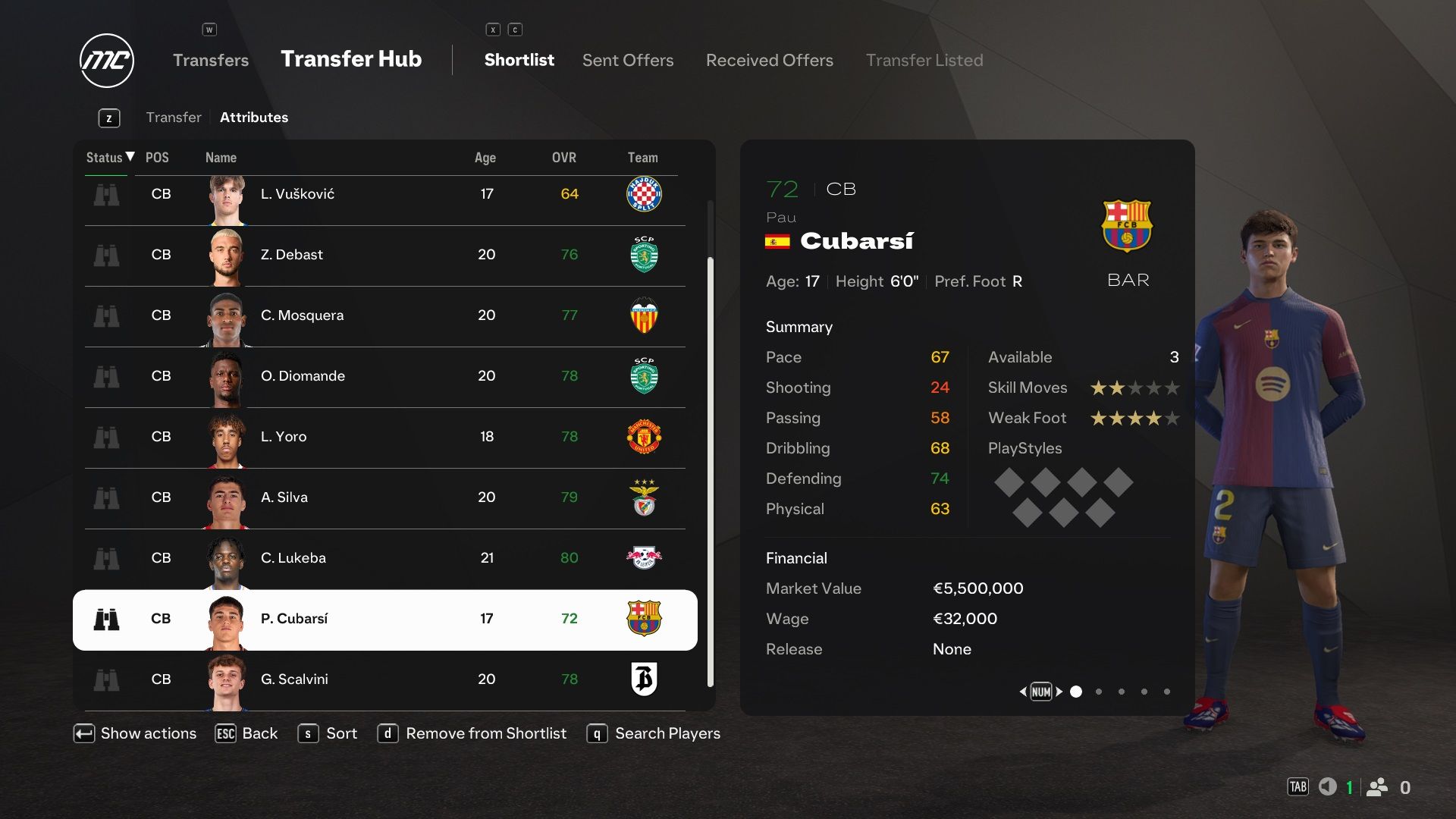Click Remove from Shortlist
The image size is (1456, 819).
tap(485, 733)
